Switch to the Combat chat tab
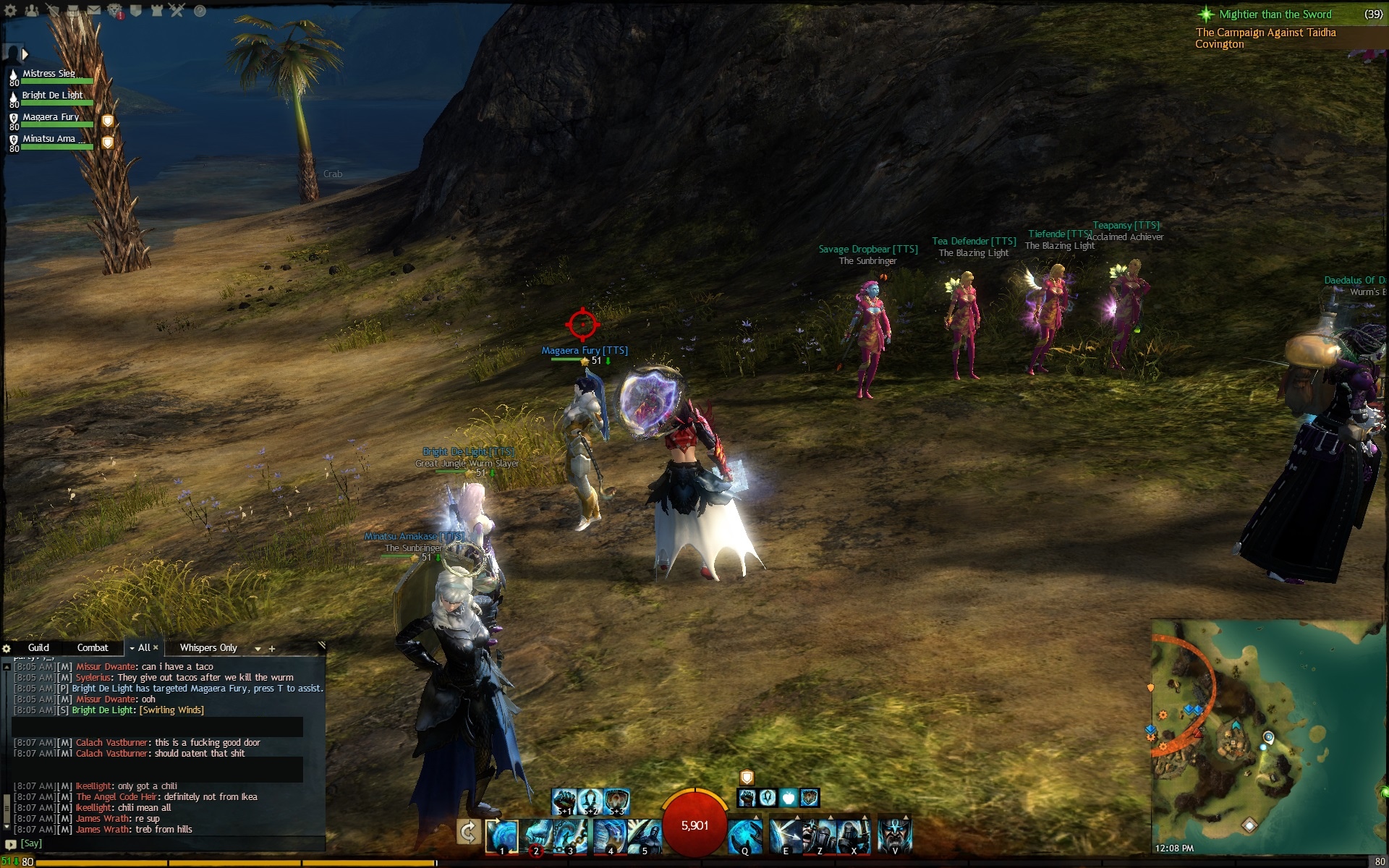 click(x=93, y=647)
